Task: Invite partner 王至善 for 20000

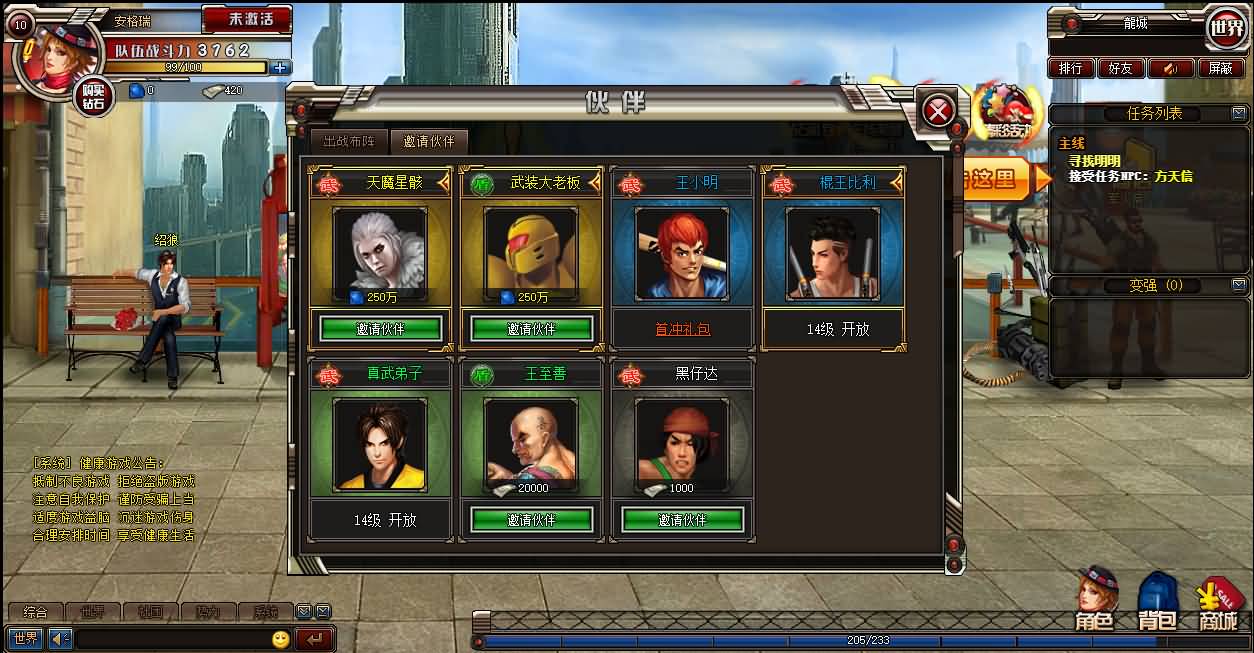Action: [531, 520]
